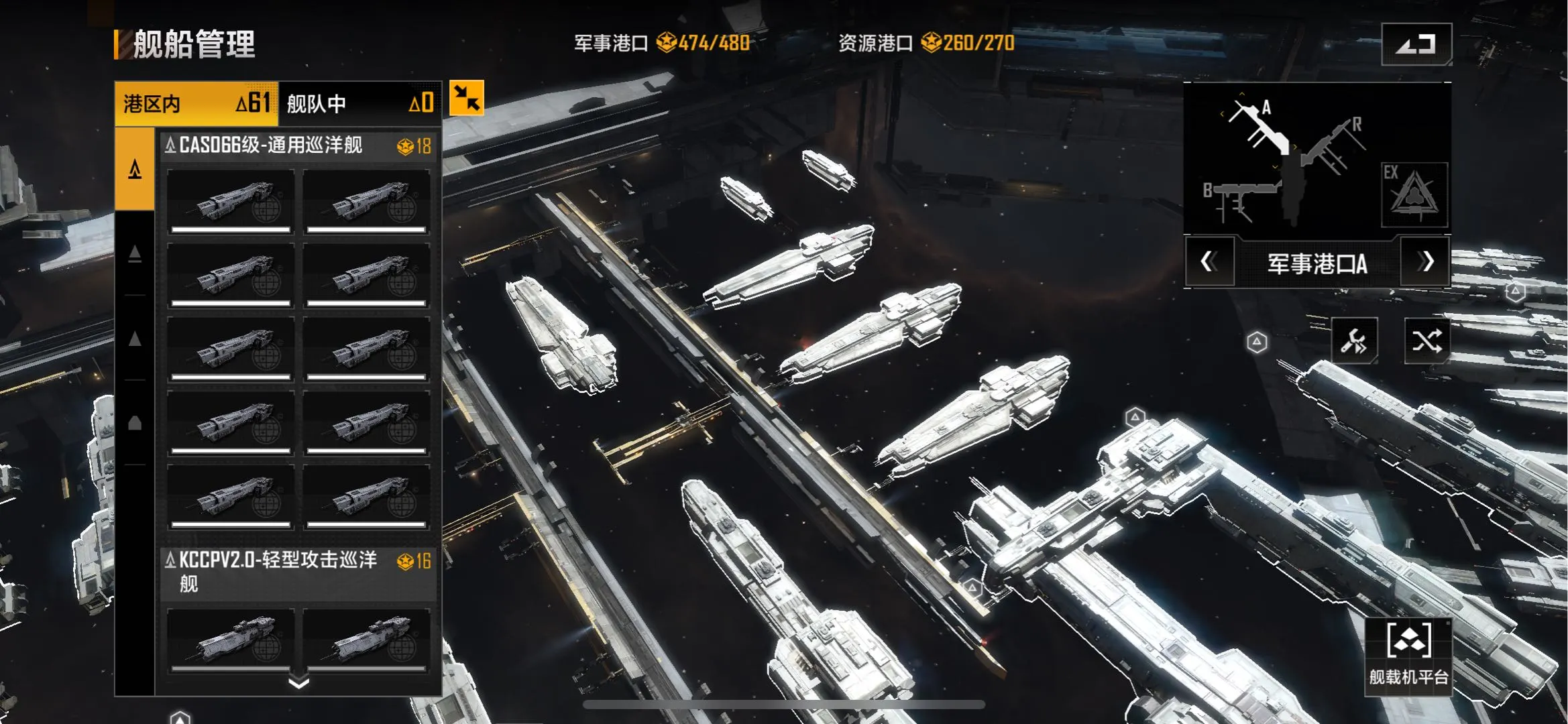This screenshot has width=1568, height=724.
Task: Select the highlighted first ship class filter
Action: pyautogui.click(x=135, y=169)
